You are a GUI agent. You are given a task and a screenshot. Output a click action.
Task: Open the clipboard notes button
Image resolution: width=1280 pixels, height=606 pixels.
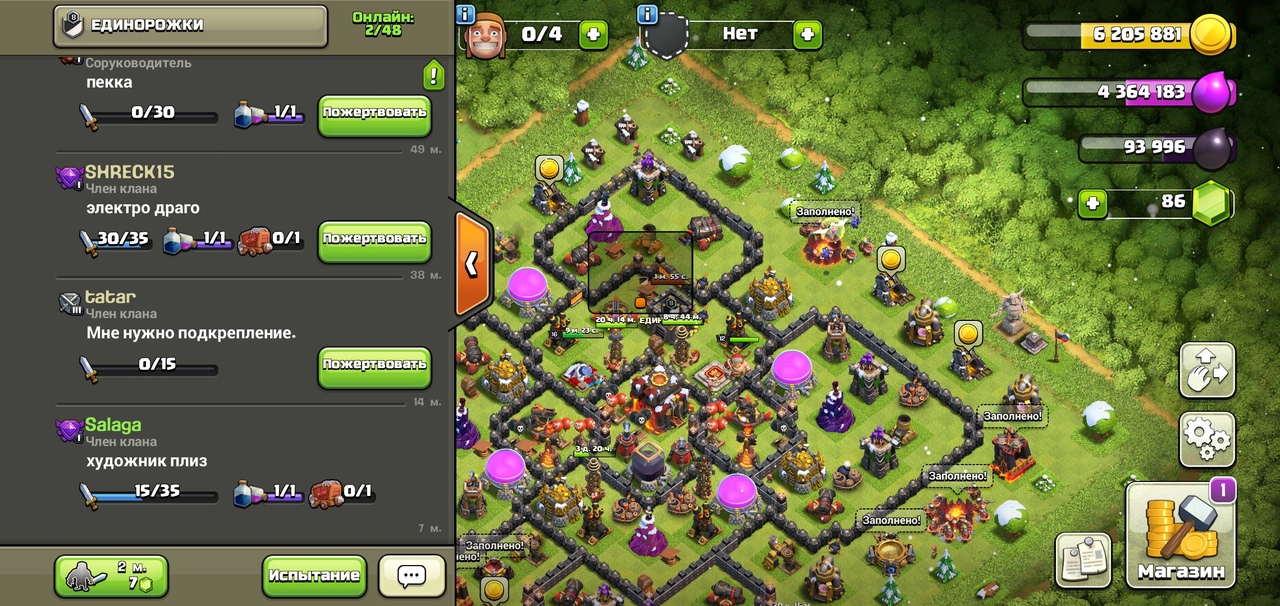1083,560
